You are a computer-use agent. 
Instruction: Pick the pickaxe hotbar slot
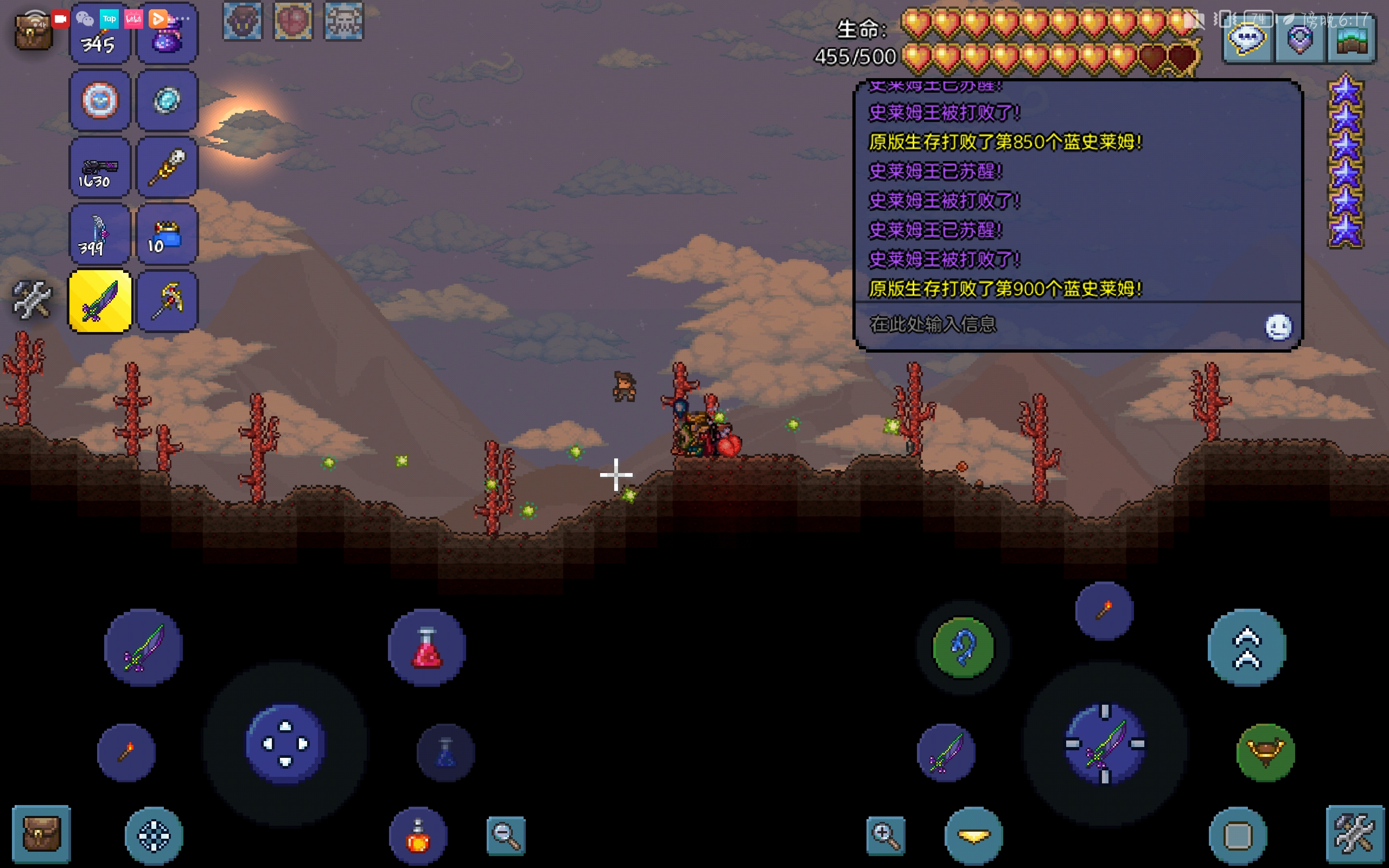[167, 302]
